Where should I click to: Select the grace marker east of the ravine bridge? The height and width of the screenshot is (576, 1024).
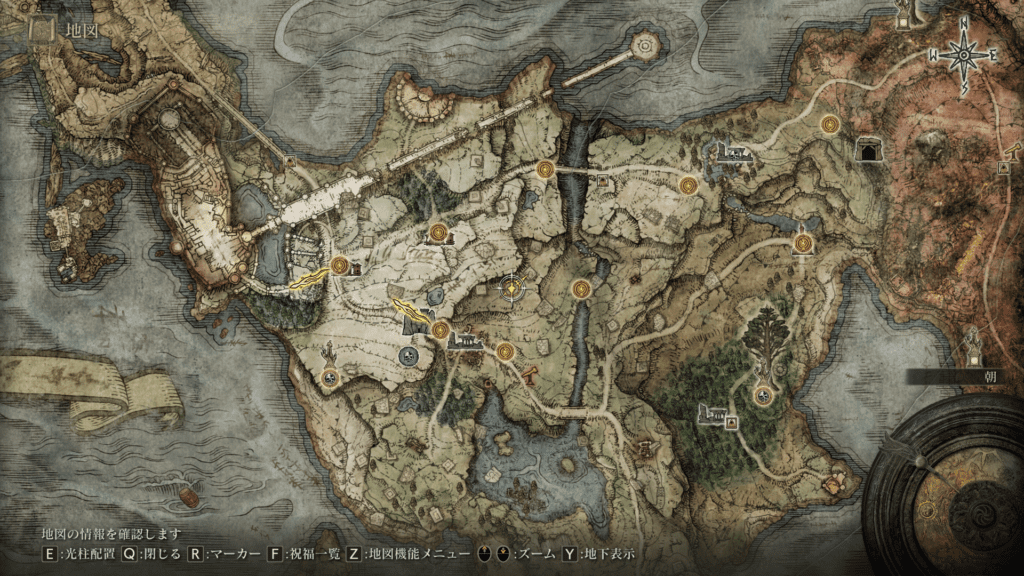pos(688,185)
